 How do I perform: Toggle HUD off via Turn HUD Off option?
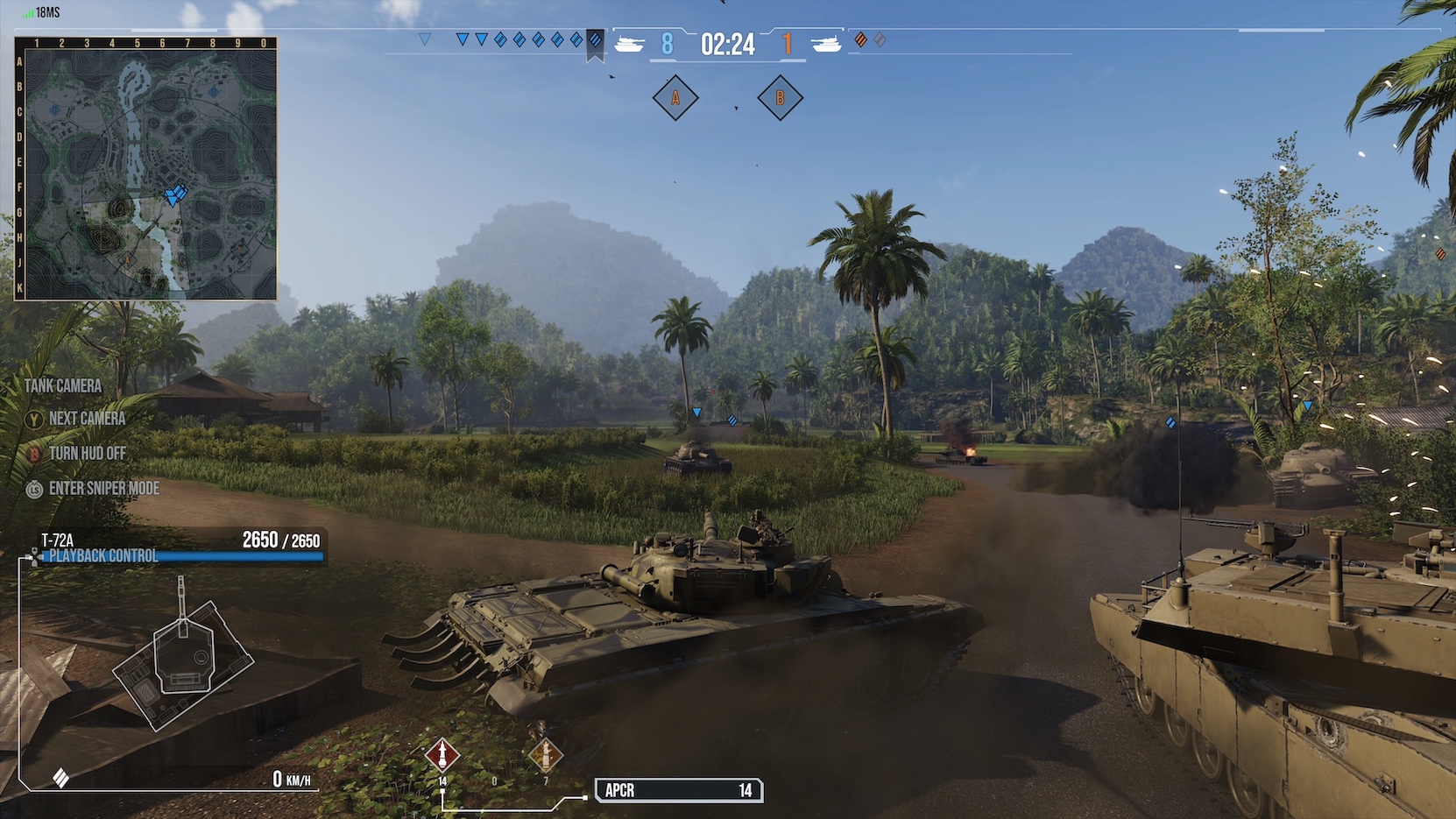[x=86, y=453]
